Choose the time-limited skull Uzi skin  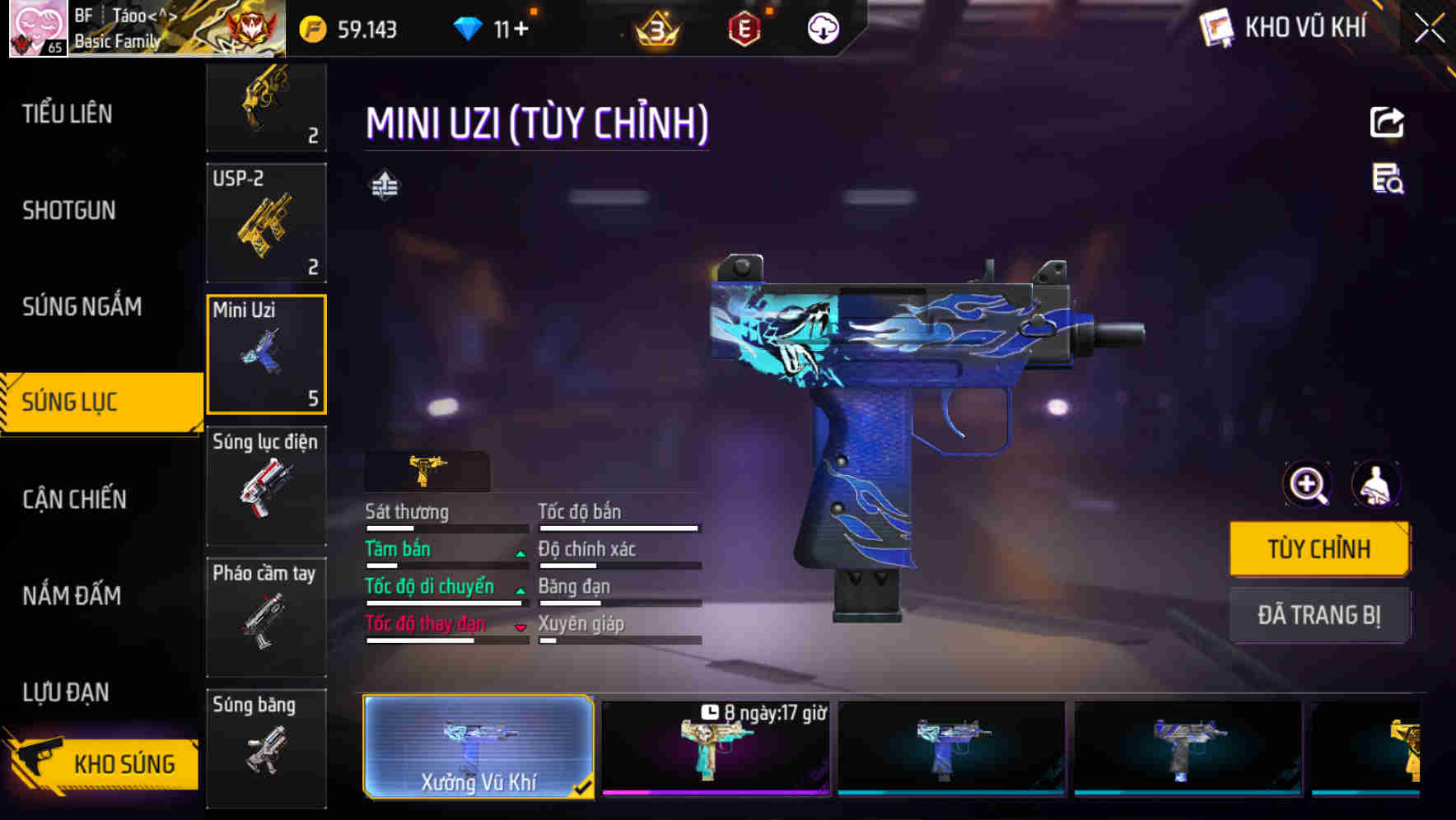[715, 748]
